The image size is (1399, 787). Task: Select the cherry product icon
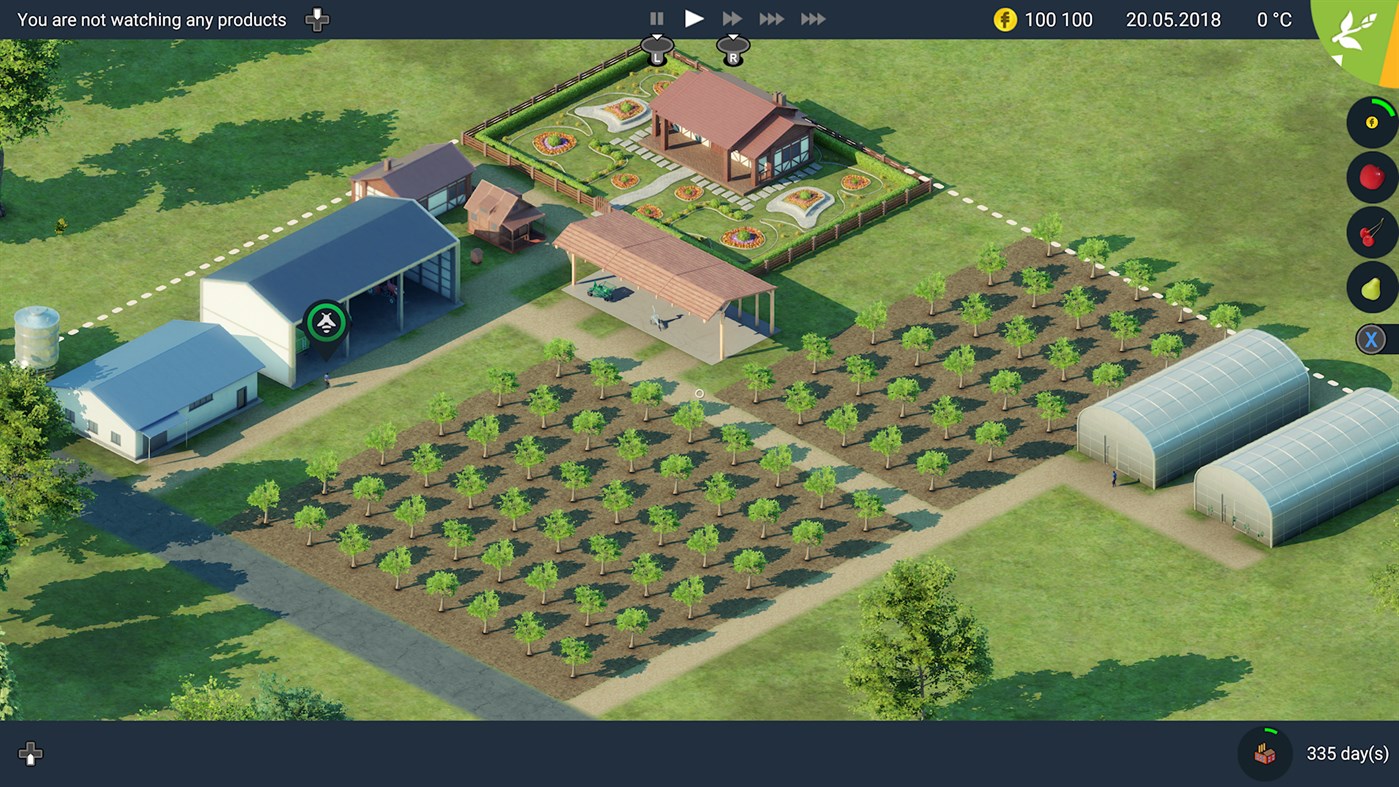[x=1371, y=233]
